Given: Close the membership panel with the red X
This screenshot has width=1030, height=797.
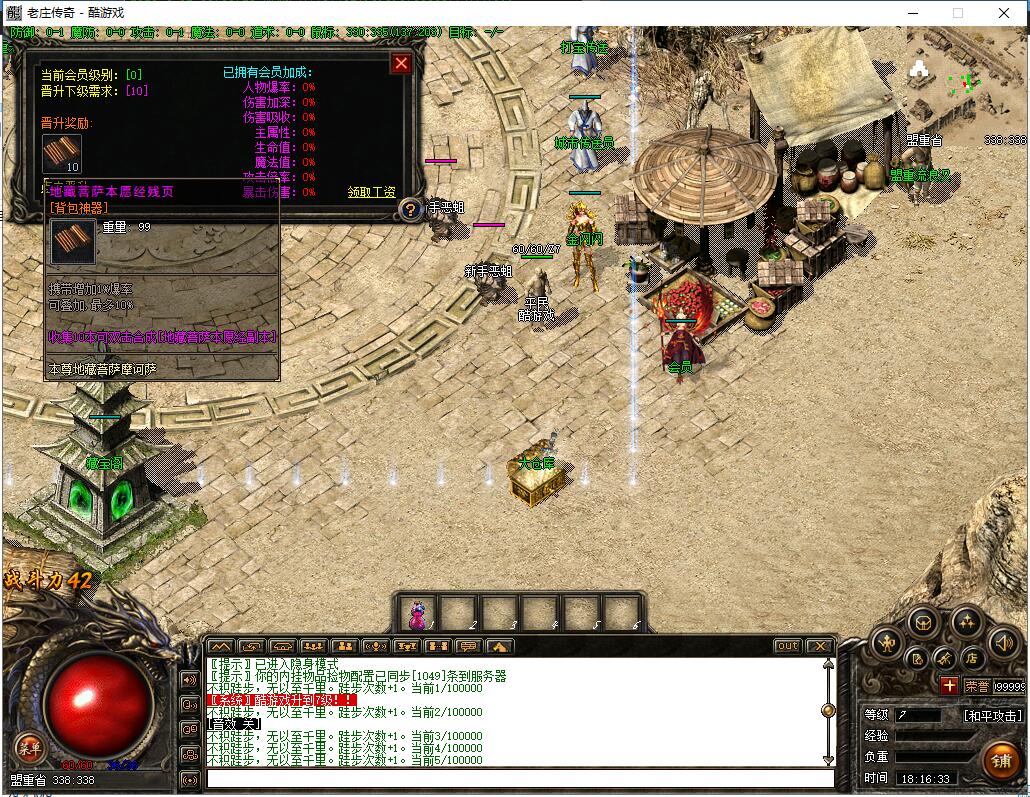Looking at the screenshot, I should coord(401,64).
